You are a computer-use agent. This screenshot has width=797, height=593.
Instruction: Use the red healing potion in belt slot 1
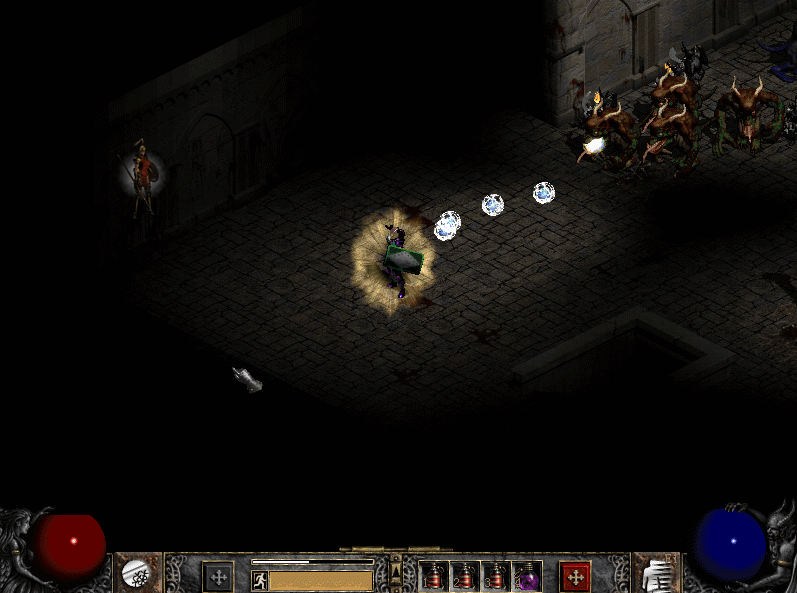coord(433,577)
